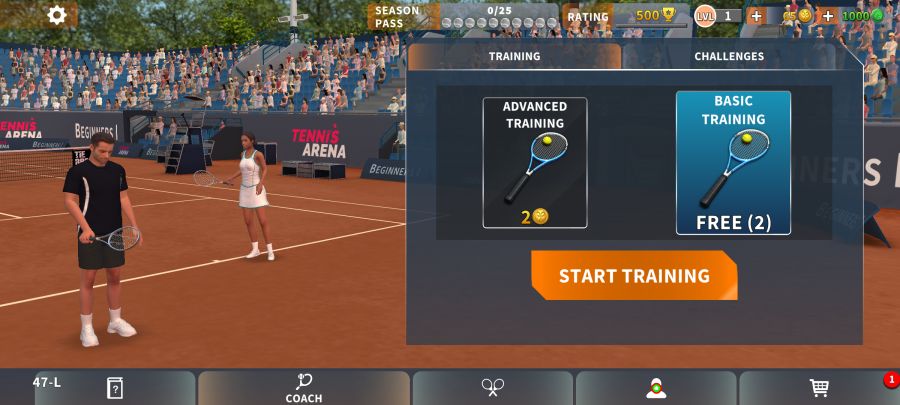Switch to the Training tab

tap(514, 57)
